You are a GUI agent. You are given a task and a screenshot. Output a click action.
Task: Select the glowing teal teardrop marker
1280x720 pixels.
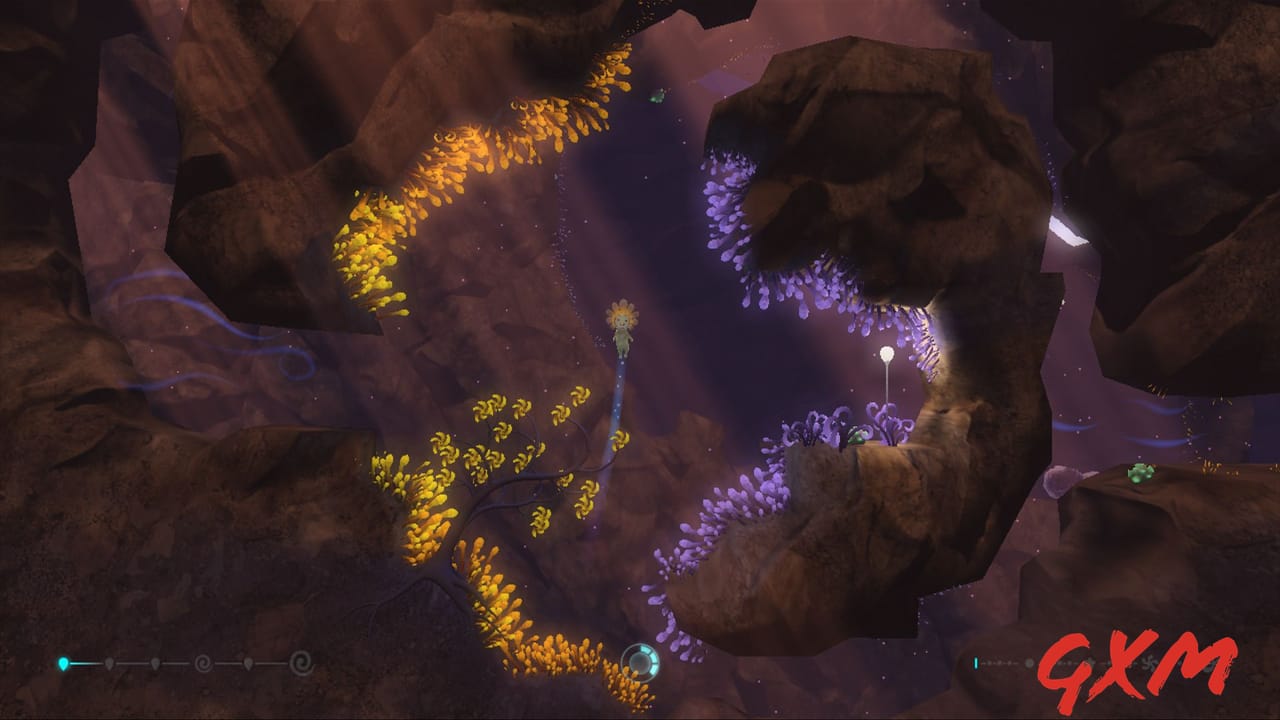[x=62, y=661]
